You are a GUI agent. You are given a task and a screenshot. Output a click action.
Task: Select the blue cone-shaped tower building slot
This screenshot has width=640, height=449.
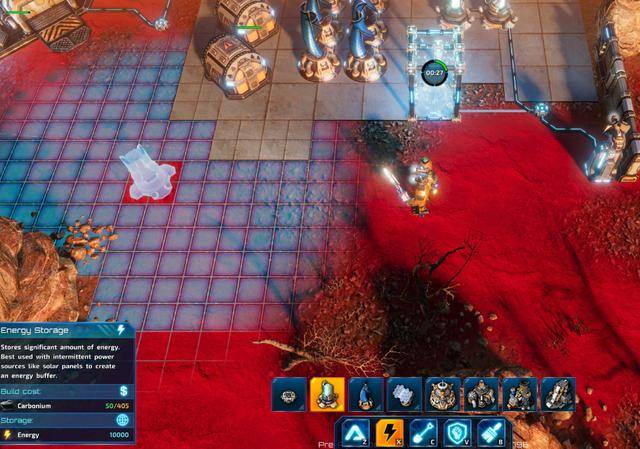pos(365,395)
